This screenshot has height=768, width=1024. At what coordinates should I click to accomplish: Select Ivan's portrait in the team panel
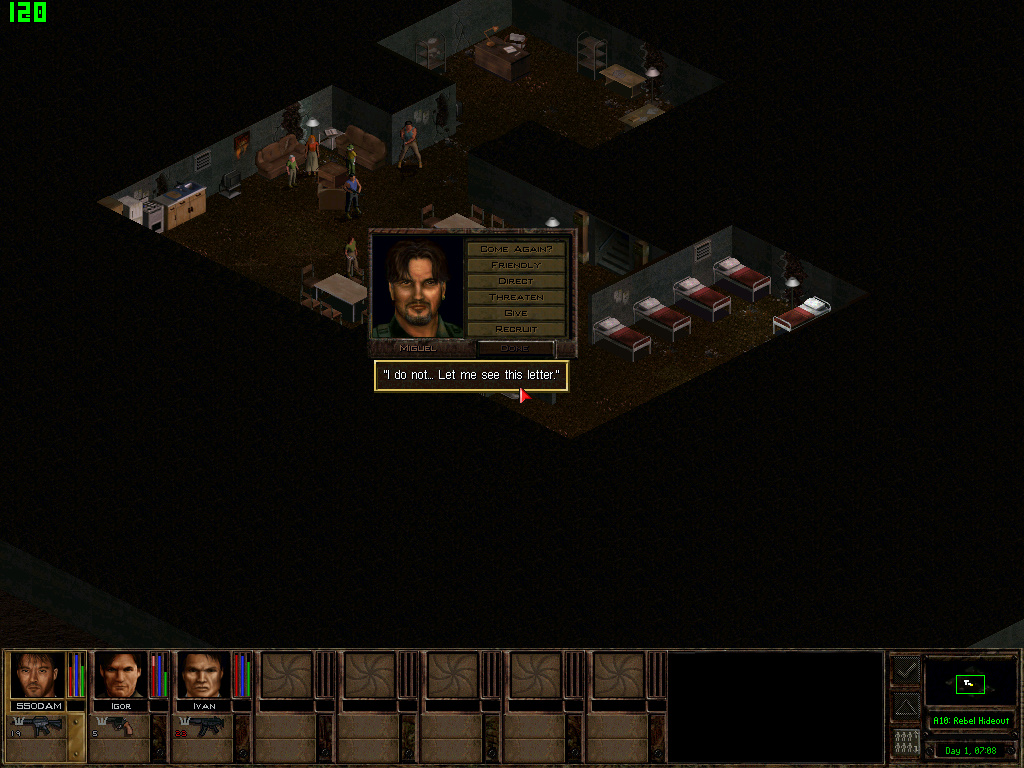point(203,675)
